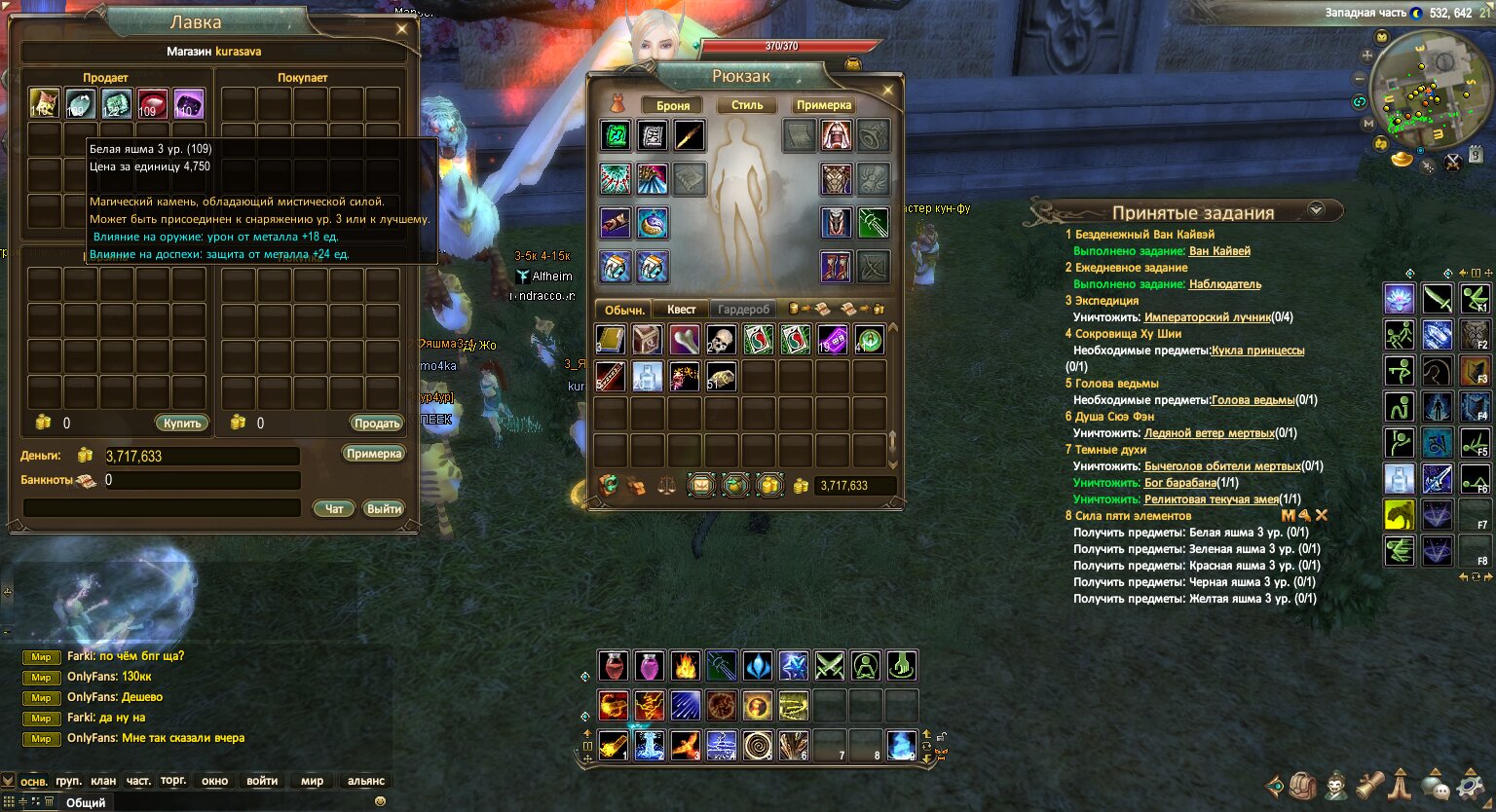Viewport: 1496px width, 812px height.
Task: Click the shop's Примерка button
Action: (x=374, y=455)
